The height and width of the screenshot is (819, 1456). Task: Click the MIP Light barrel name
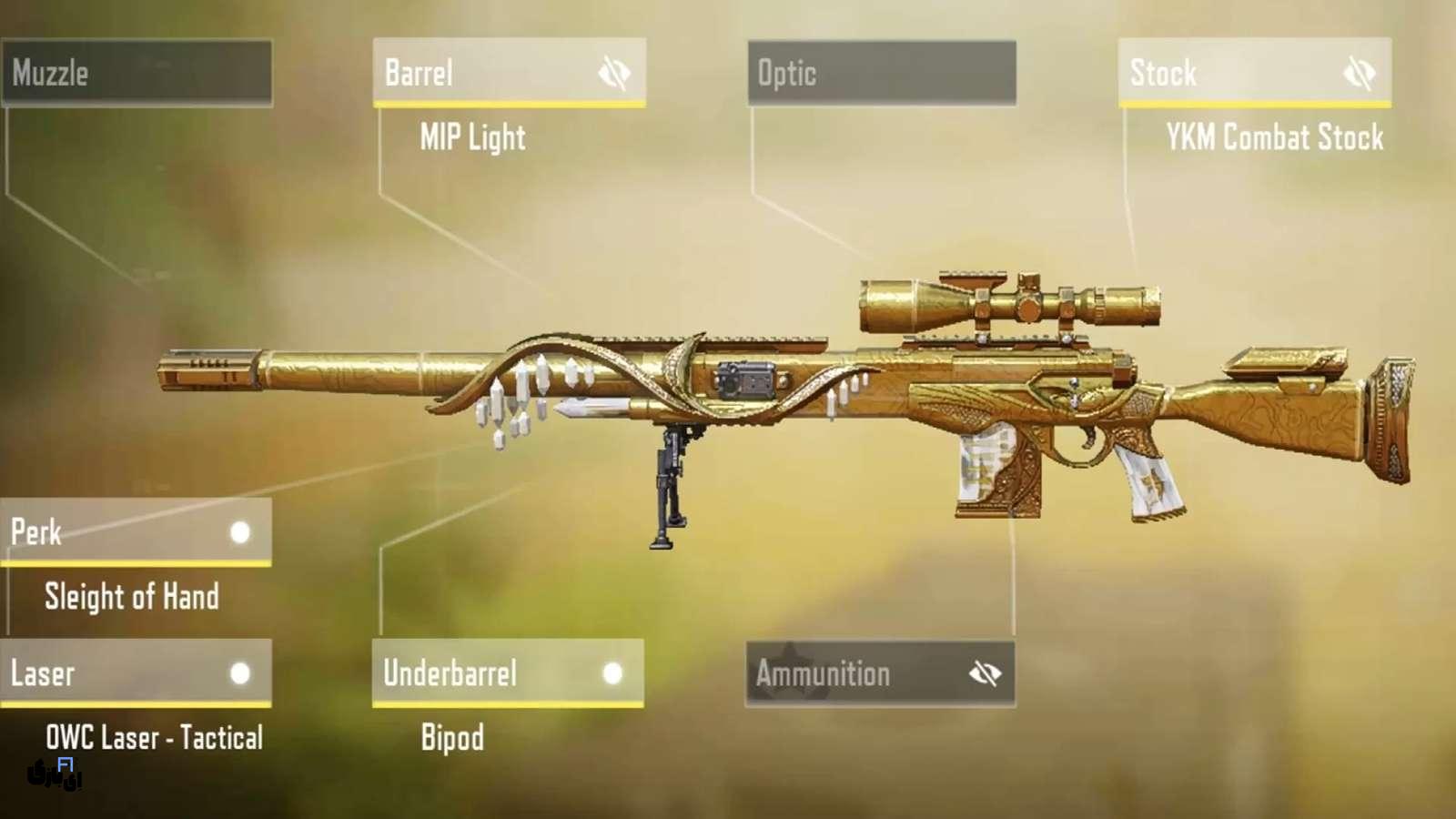(x=472, y=137)
